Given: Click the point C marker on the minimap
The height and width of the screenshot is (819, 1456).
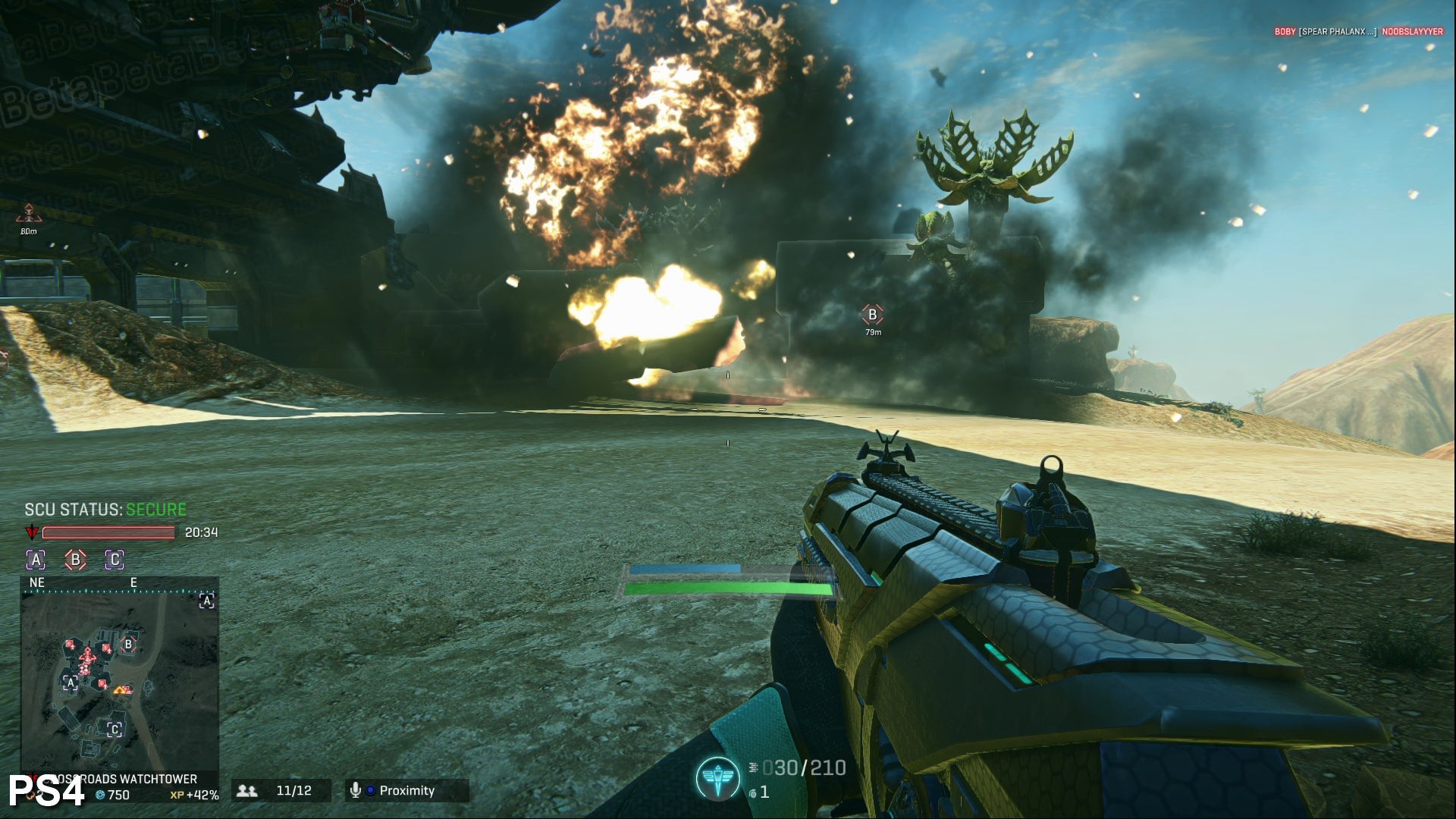Looking at the screenshot, I should click(x=115, y=730).
